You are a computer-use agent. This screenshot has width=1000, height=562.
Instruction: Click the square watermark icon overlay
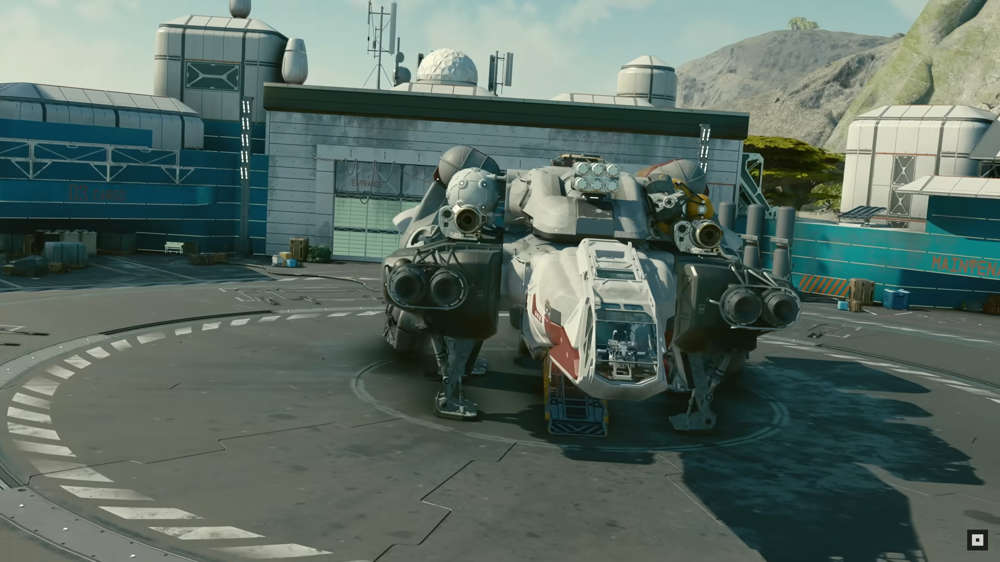[977, 540]
